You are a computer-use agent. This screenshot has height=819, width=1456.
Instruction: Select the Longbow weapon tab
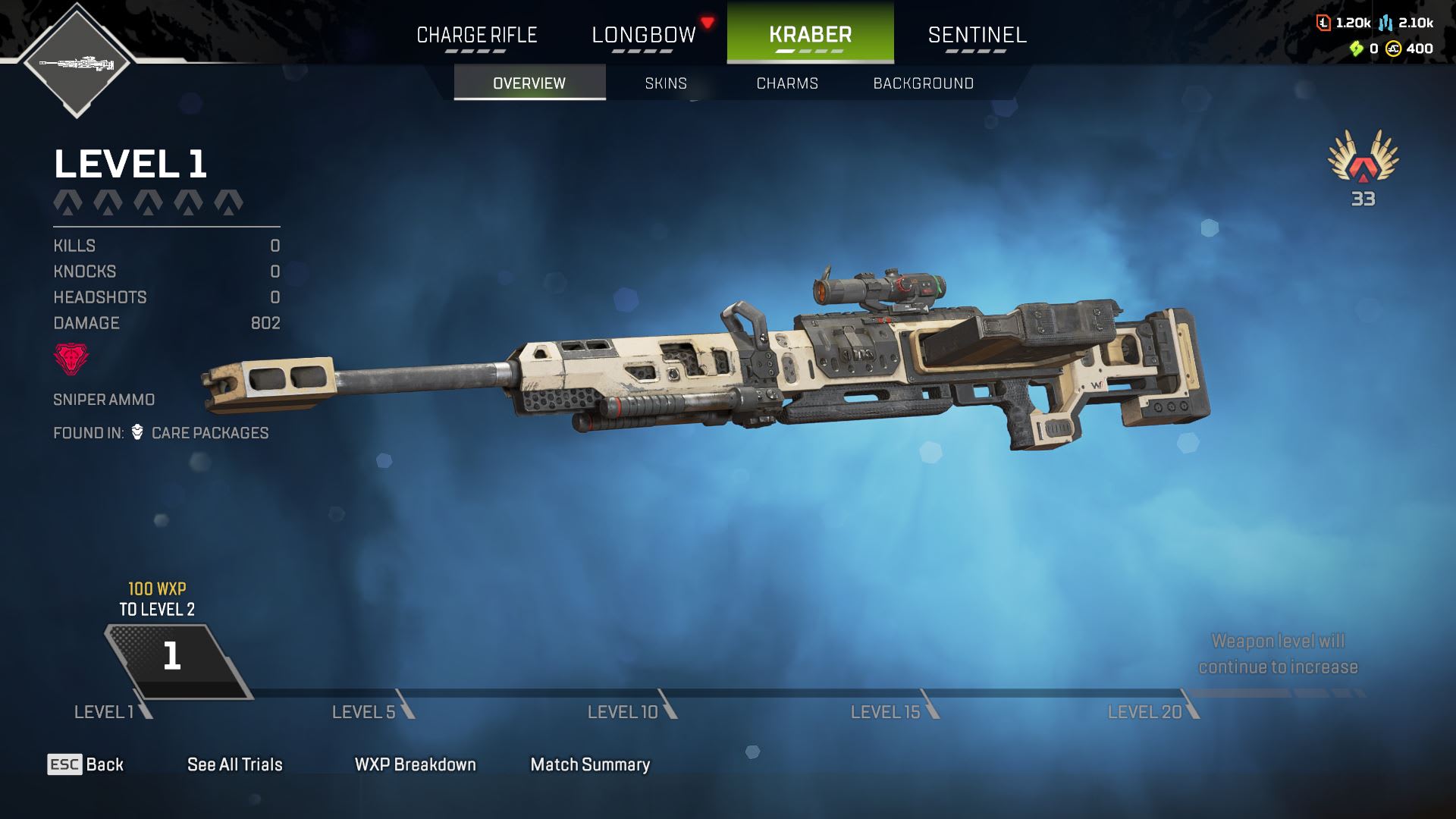tap(643, 35)
